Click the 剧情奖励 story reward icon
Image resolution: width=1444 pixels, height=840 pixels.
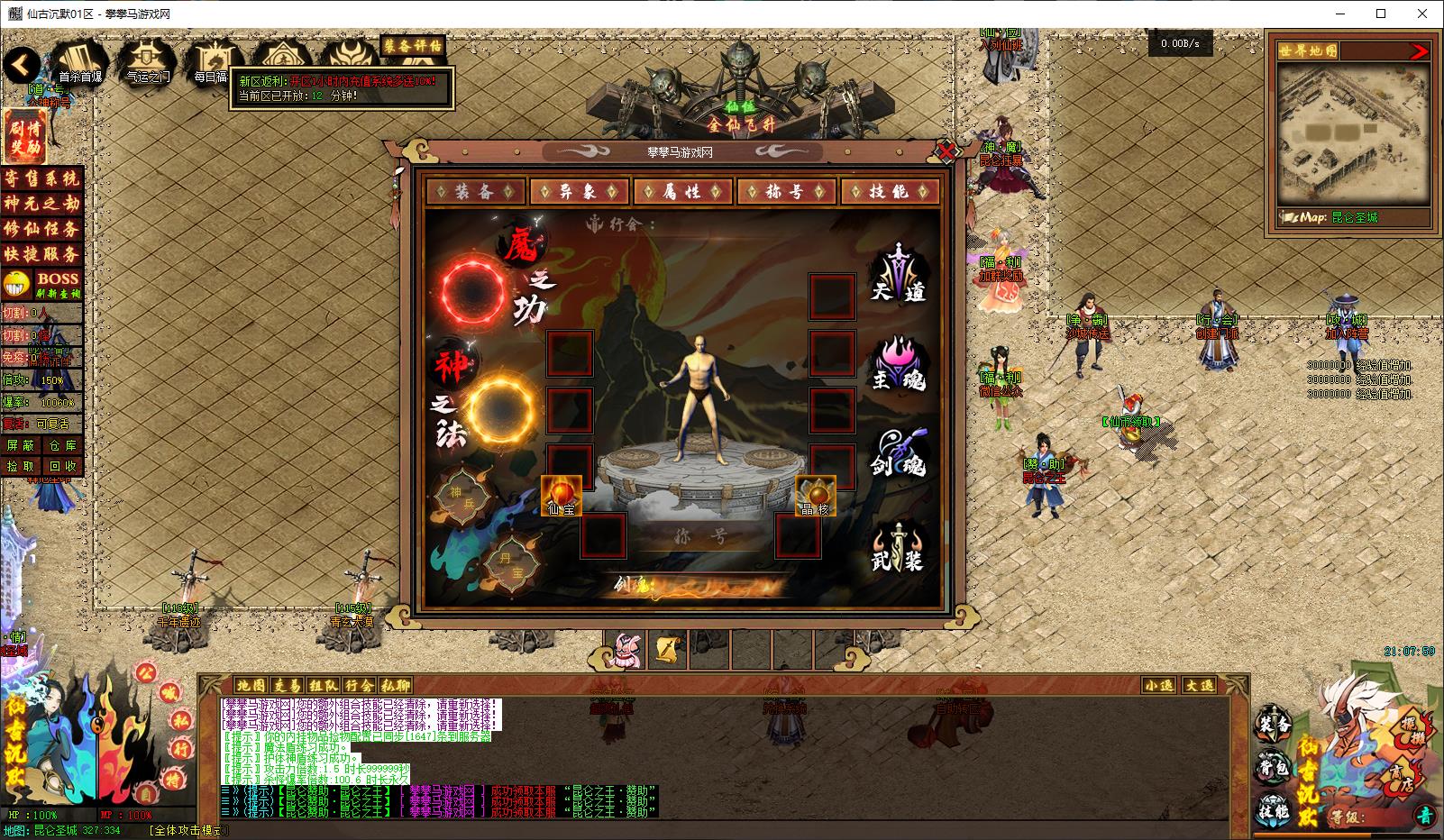click(x=24, y=135)
